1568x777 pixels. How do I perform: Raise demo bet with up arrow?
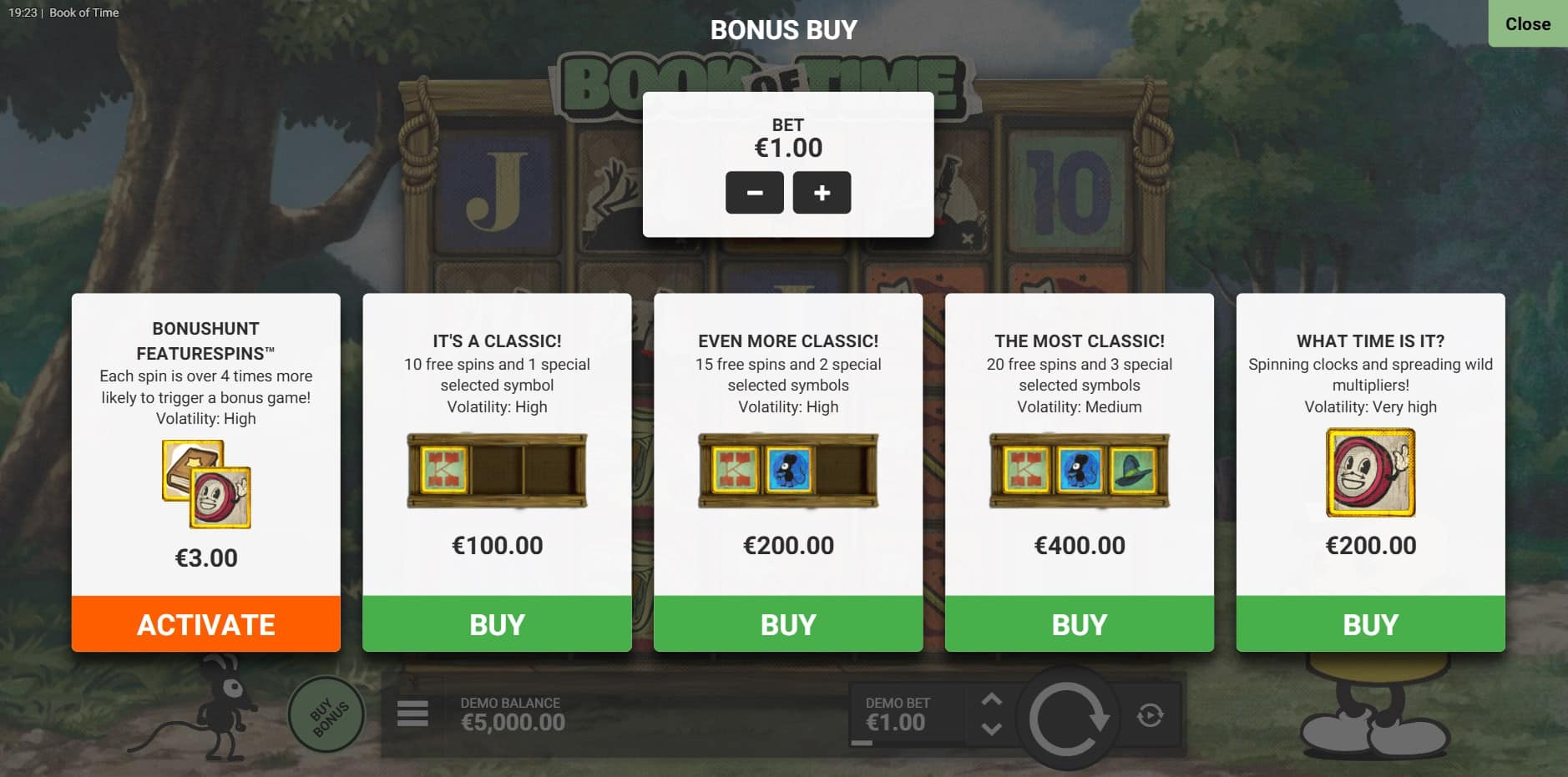[991, 700]
